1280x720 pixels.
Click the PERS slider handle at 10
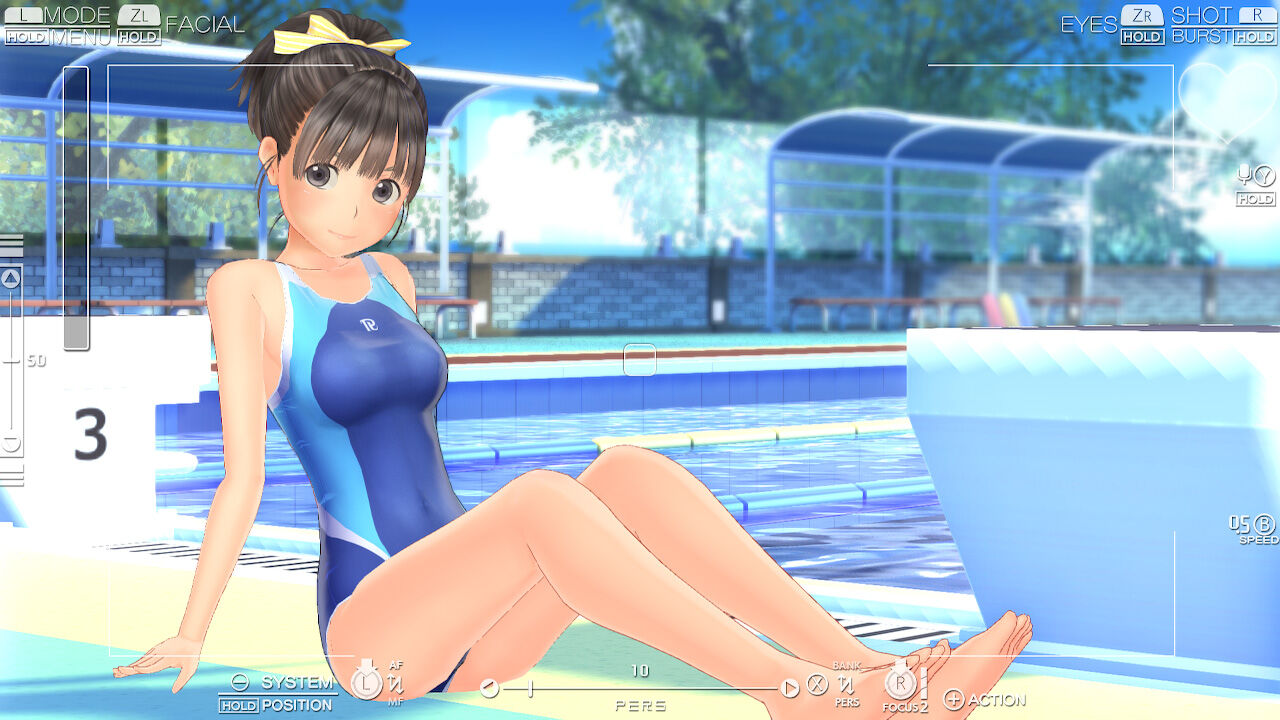click(529, 687)
